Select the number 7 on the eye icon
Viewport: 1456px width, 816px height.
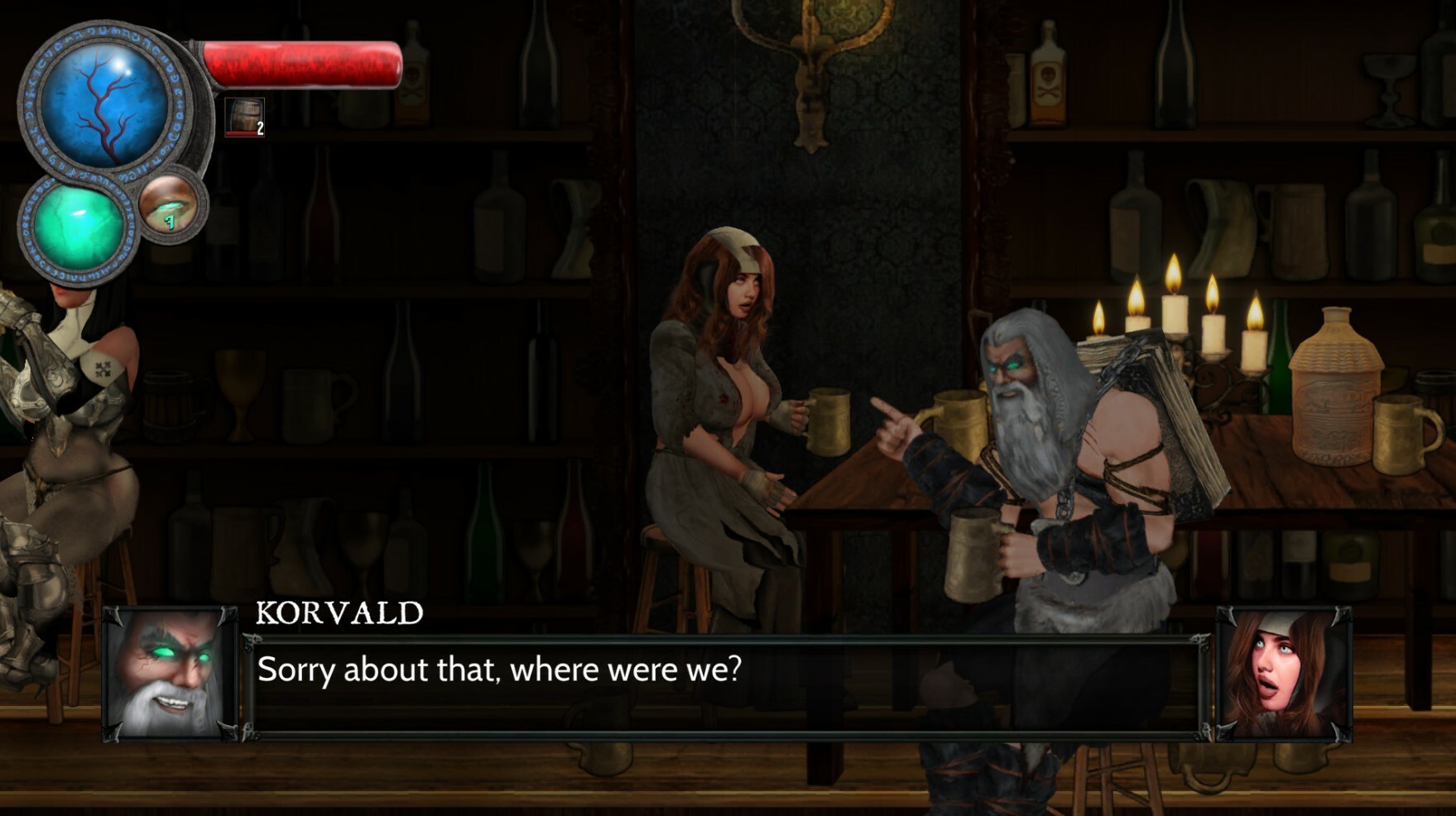click(171, 222)
